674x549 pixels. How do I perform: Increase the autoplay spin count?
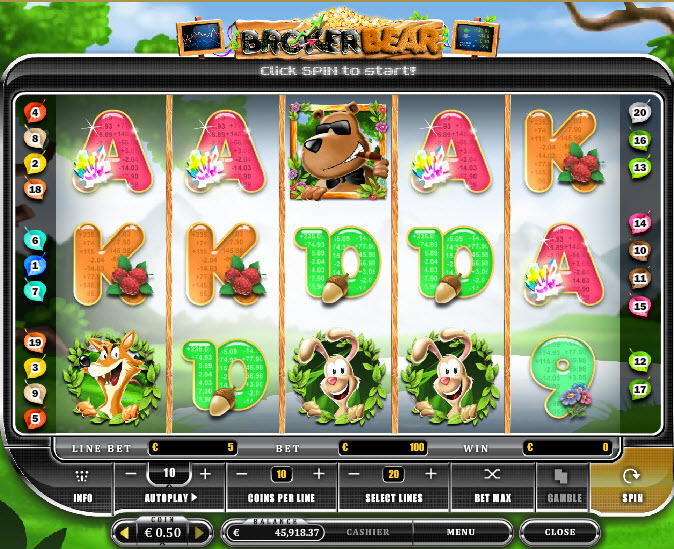(206, 473)
